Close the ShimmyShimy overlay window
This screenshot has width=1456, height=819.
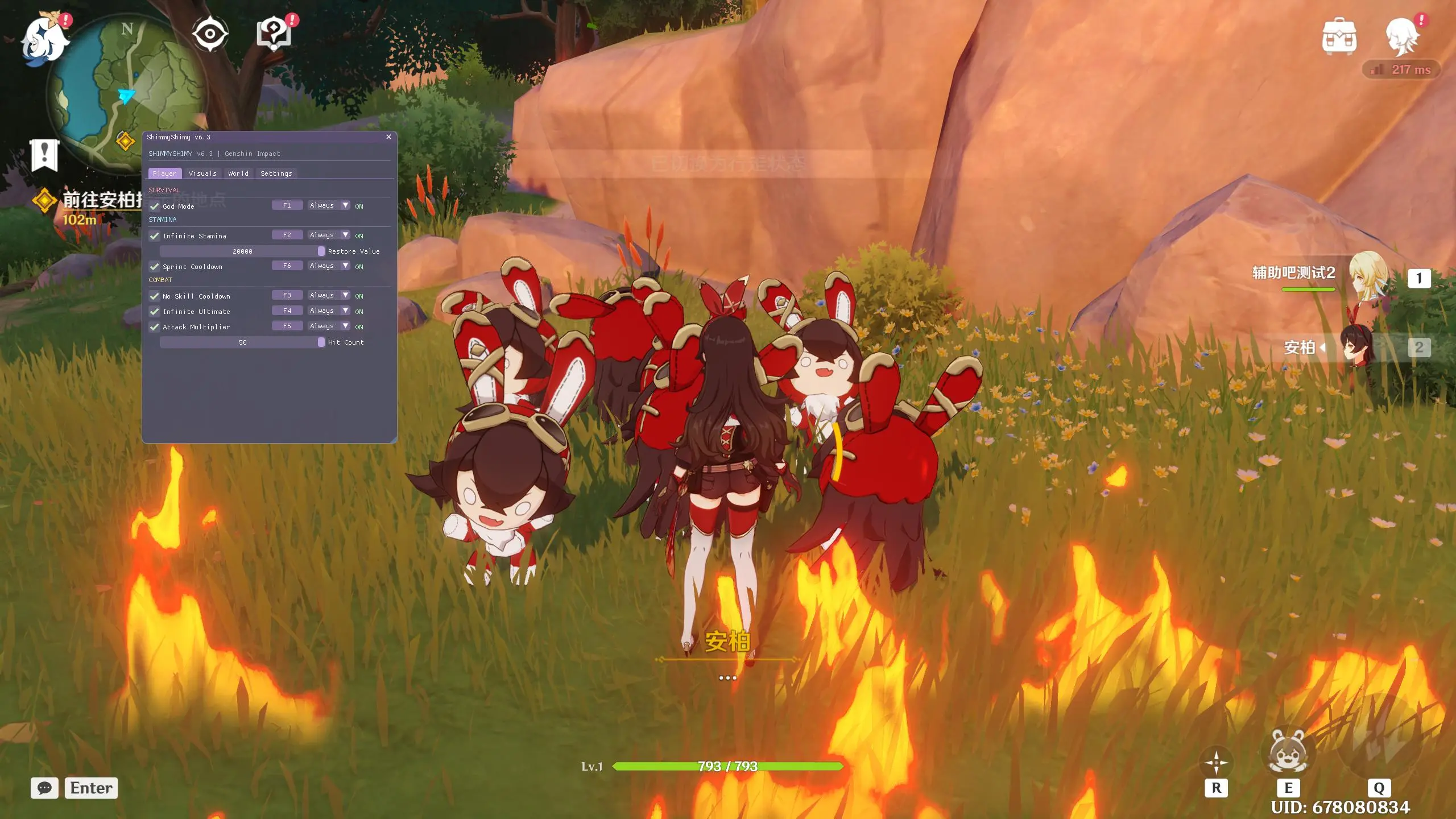388,137
